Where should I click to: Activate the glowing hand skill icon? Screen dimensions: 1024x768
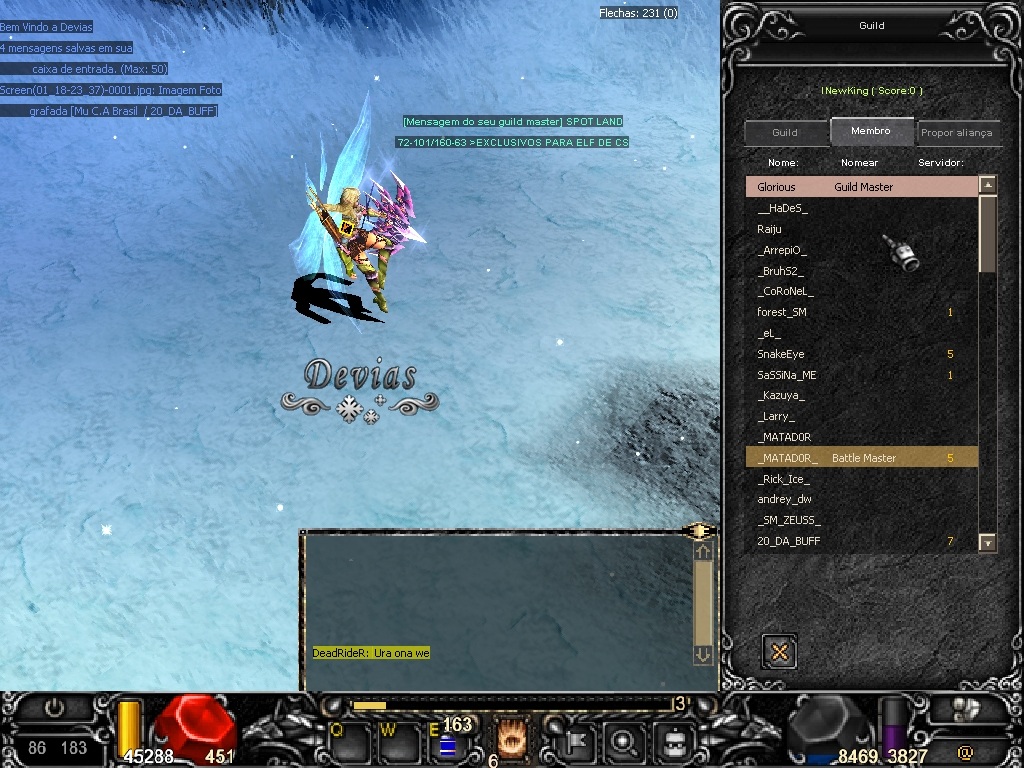tap(512, 739)
